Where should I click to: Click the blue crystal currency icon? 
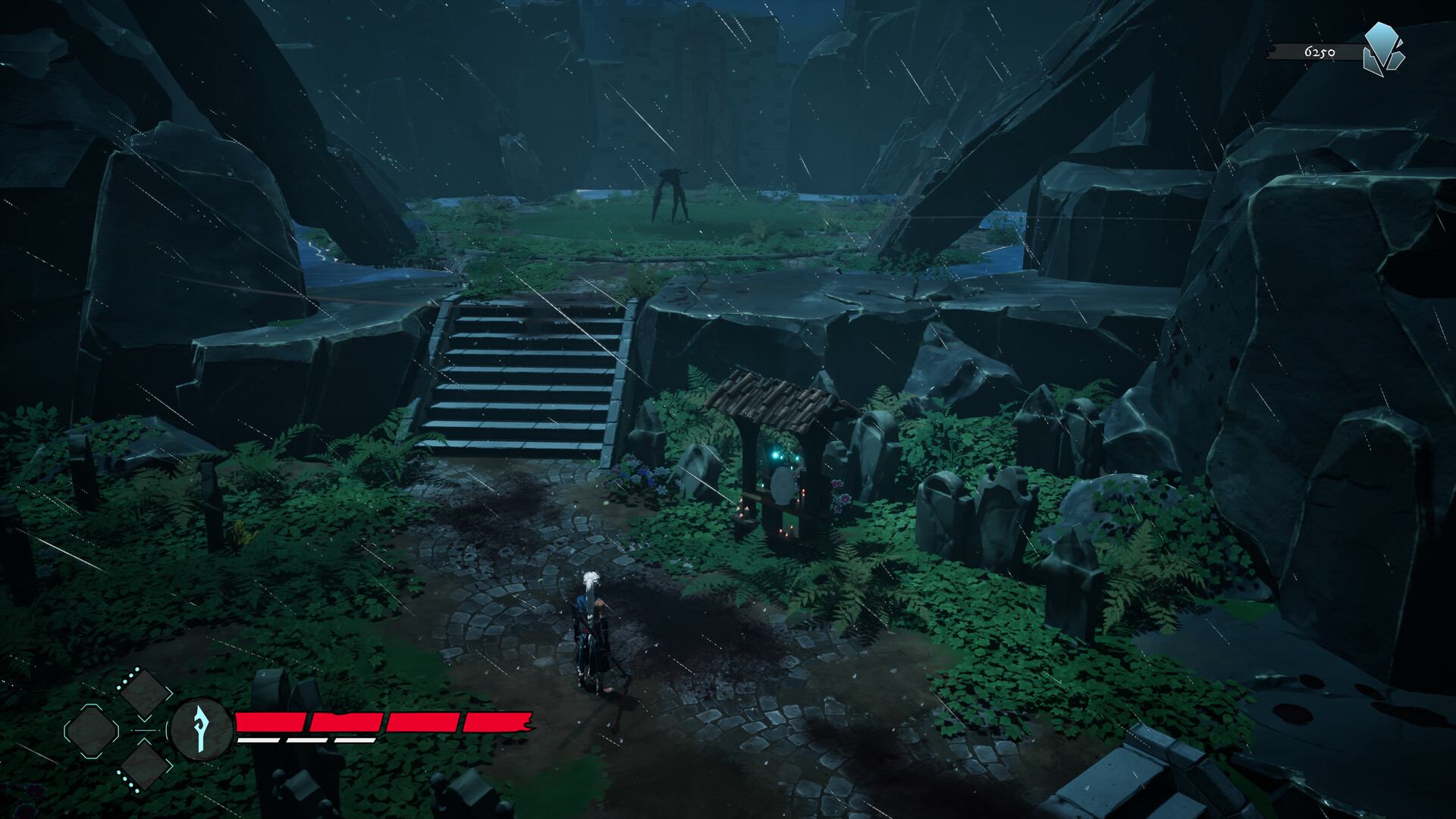point(1383,50)
